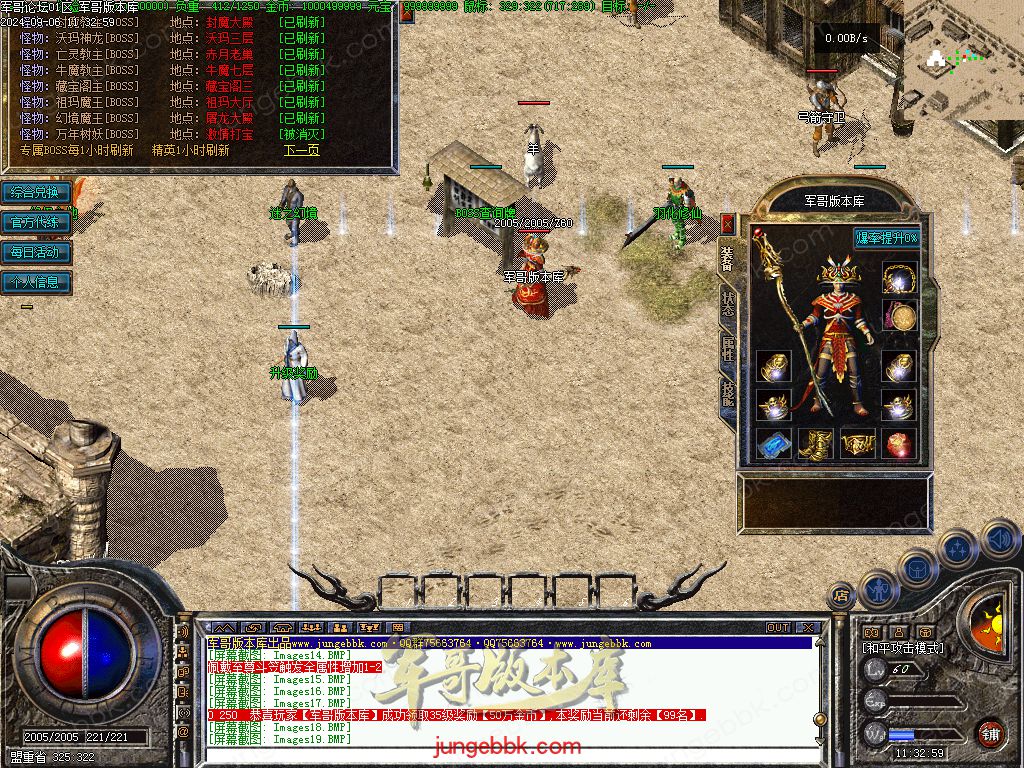This screenshot has width=1024, height=768.
Task: Close the chat window with X
Action: pyautogui.click(x=807, y=628)
